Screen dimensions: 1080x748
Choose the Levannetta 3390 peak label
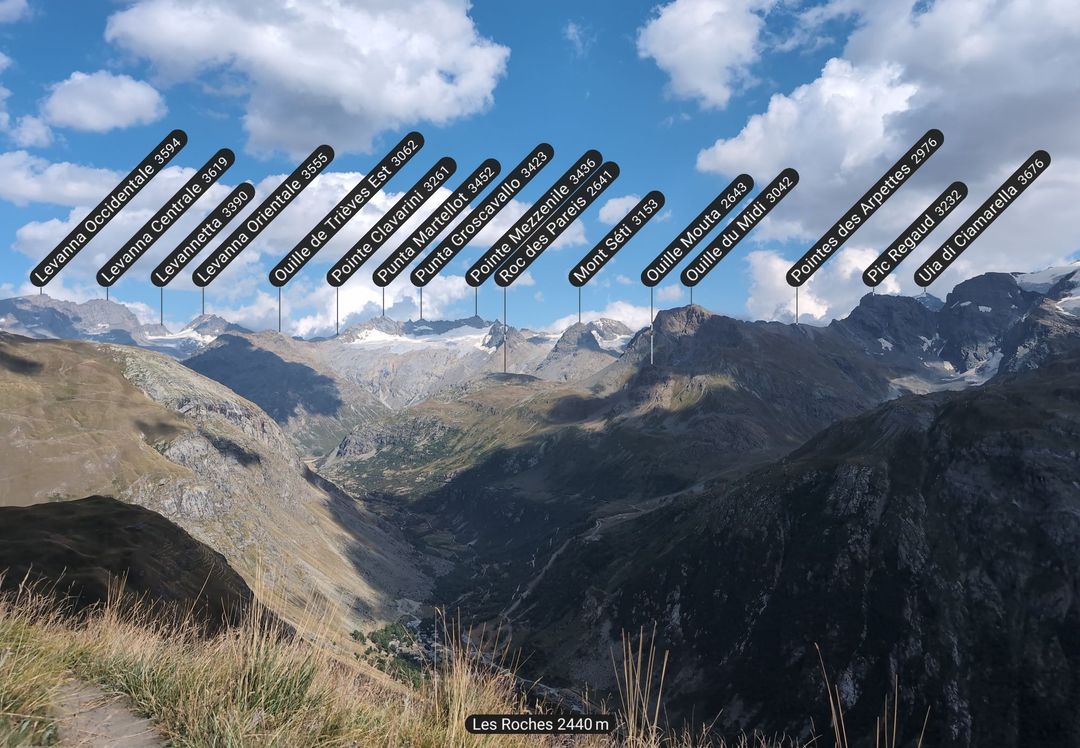(203, 234)
